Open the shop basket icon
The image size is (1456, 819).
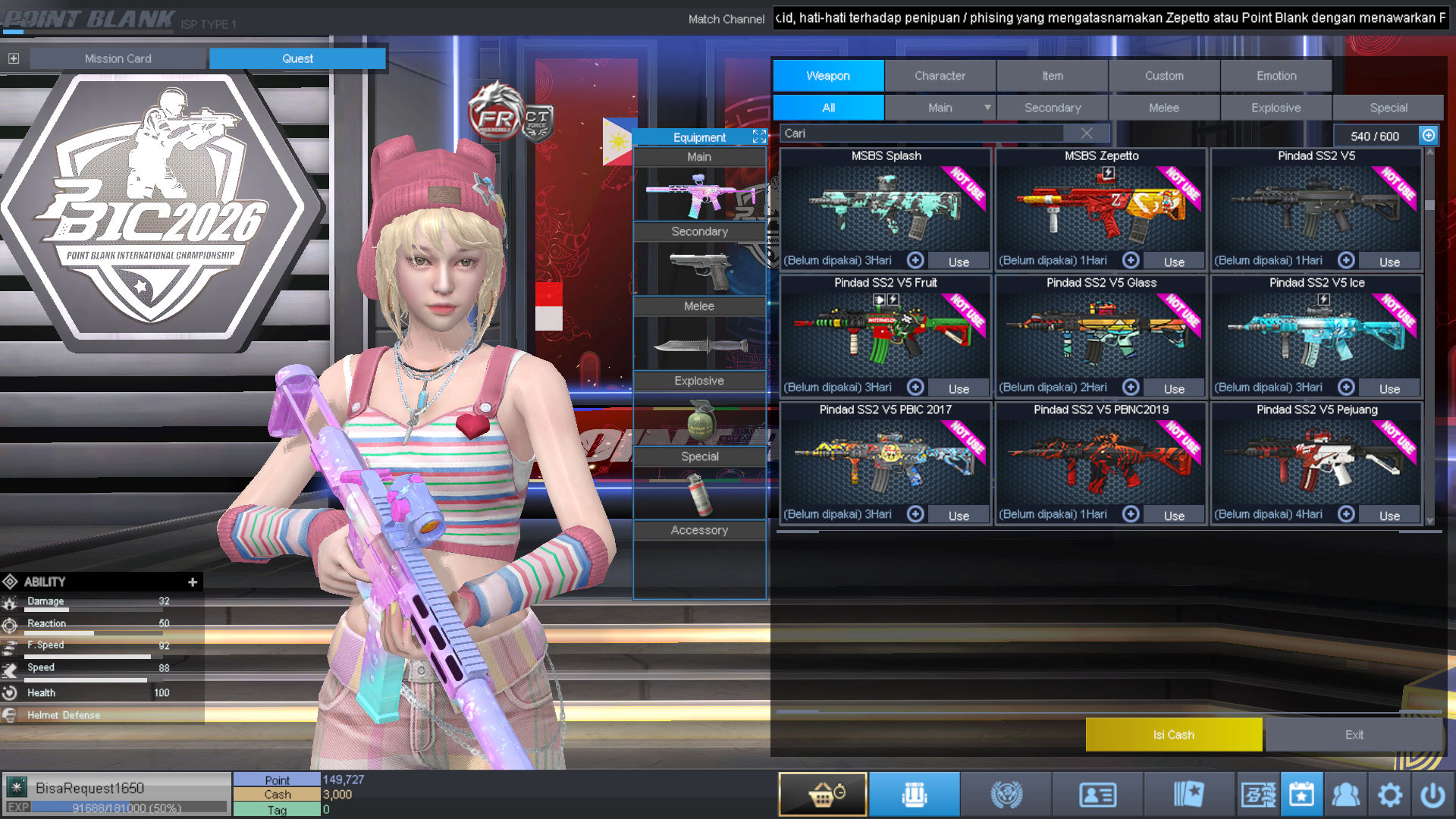coord(823,794)
